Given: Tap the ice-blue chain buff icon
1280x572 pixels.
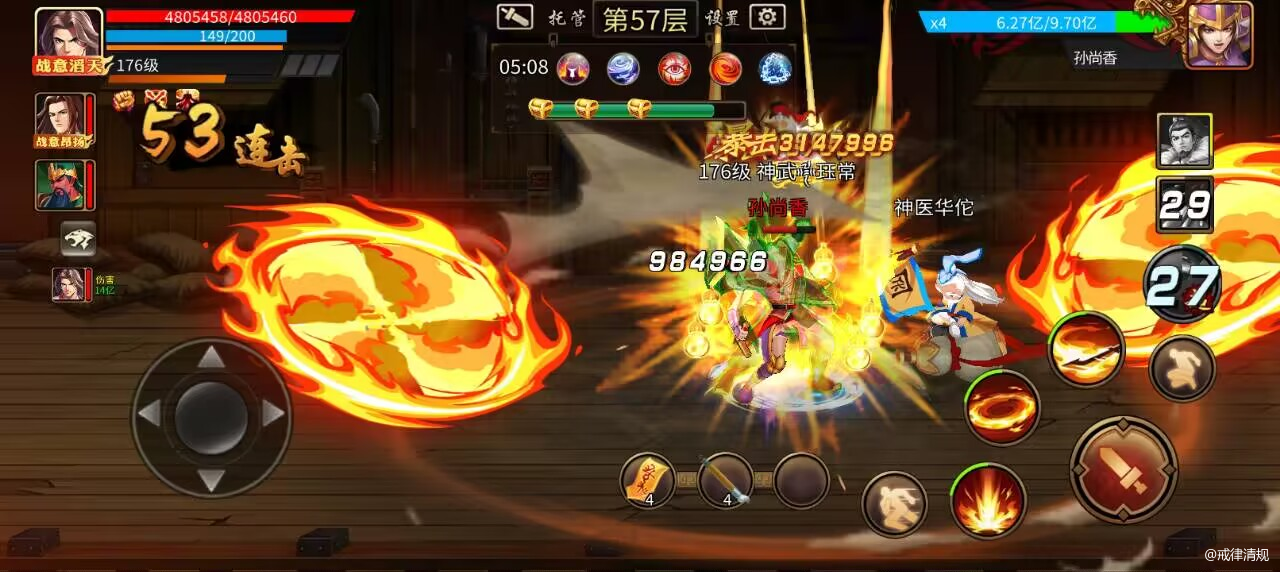Looking at the screenshot, I should click(x=775, y=68).
